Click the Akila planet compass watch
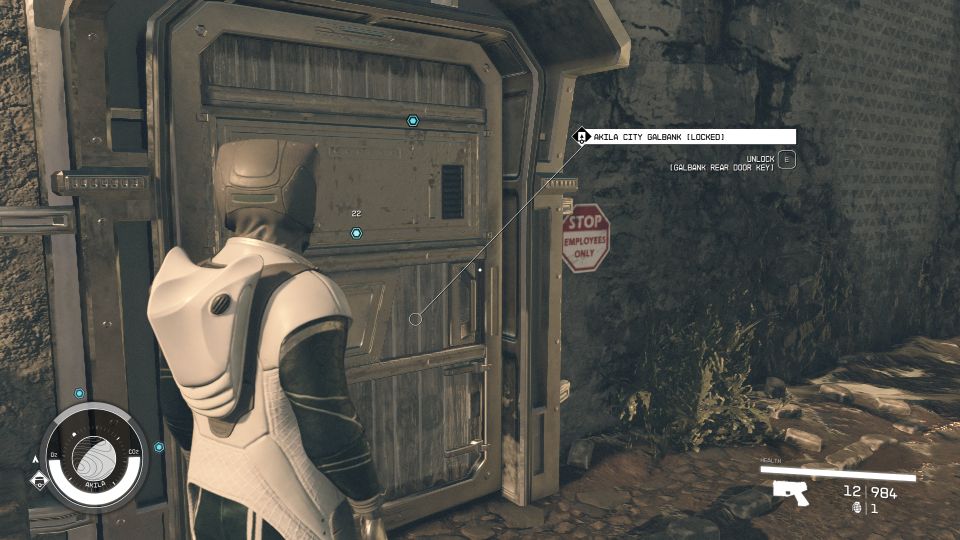The width and height of the screenshot is (960, 540). pyautogui.click(x=94, y=457)
